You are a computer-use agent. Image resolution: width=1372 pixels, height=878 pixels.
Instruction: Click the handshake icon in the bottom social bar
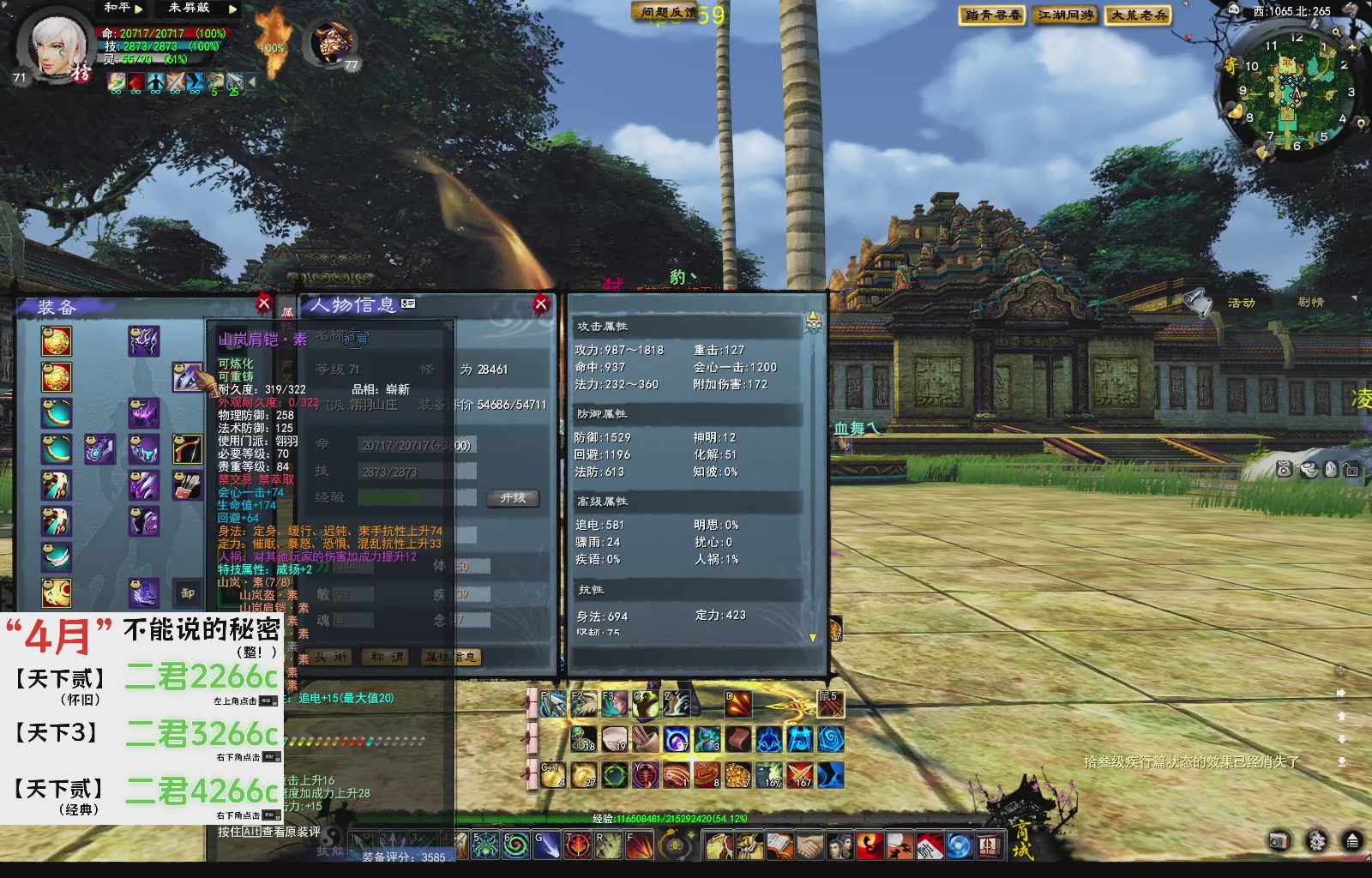[809, 845]
